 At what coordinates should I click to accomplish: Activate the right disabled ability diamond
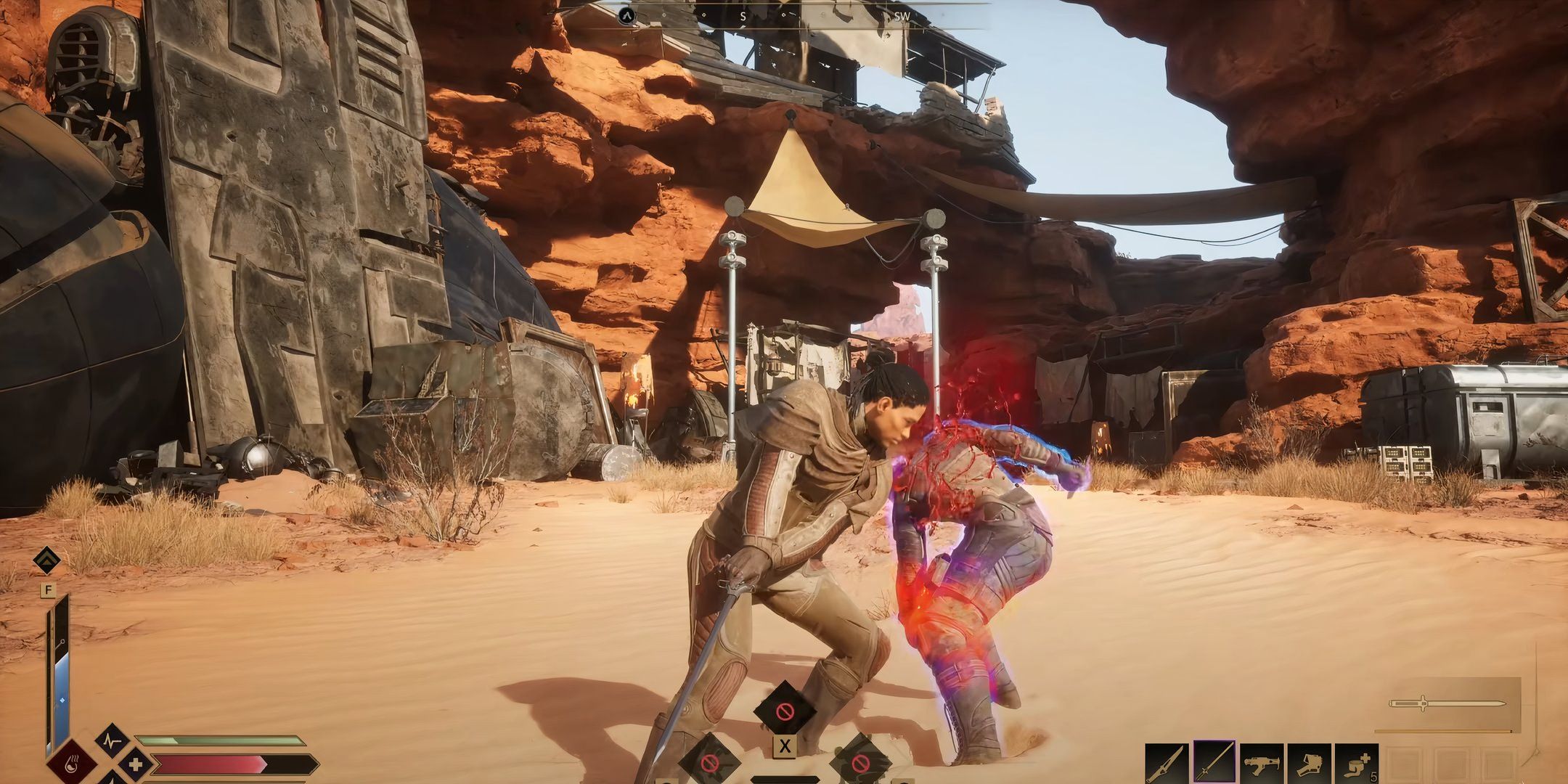click(859, 762)
